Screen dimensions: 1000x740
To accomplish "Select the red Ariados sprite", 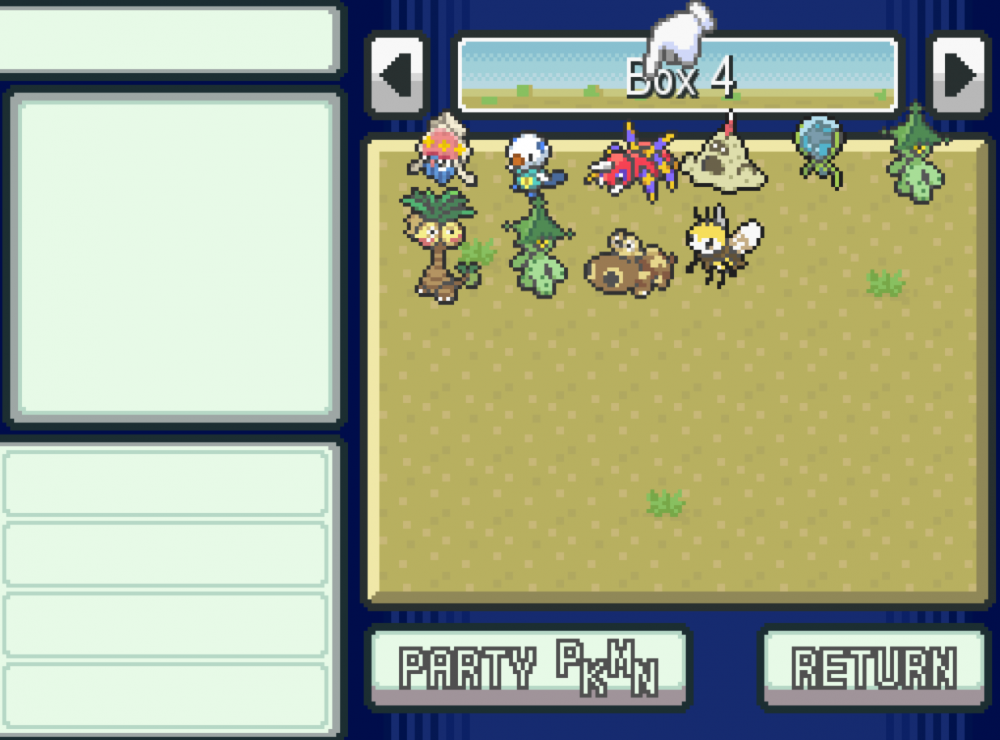I will pyautogui.click(x=632, y=162).
